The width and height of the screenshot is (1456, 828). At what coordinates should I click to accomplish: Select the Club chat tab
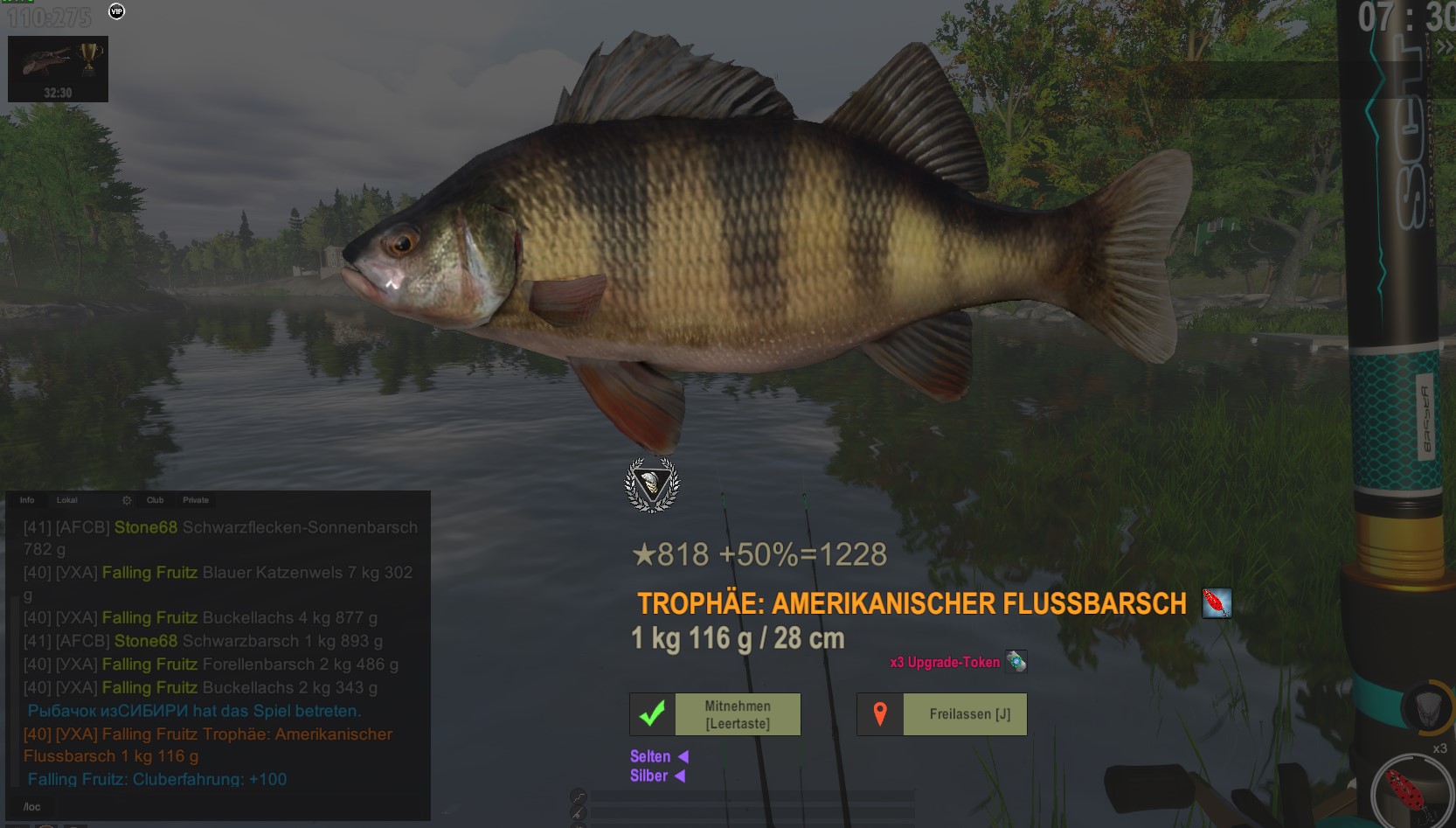coord(156,500)
